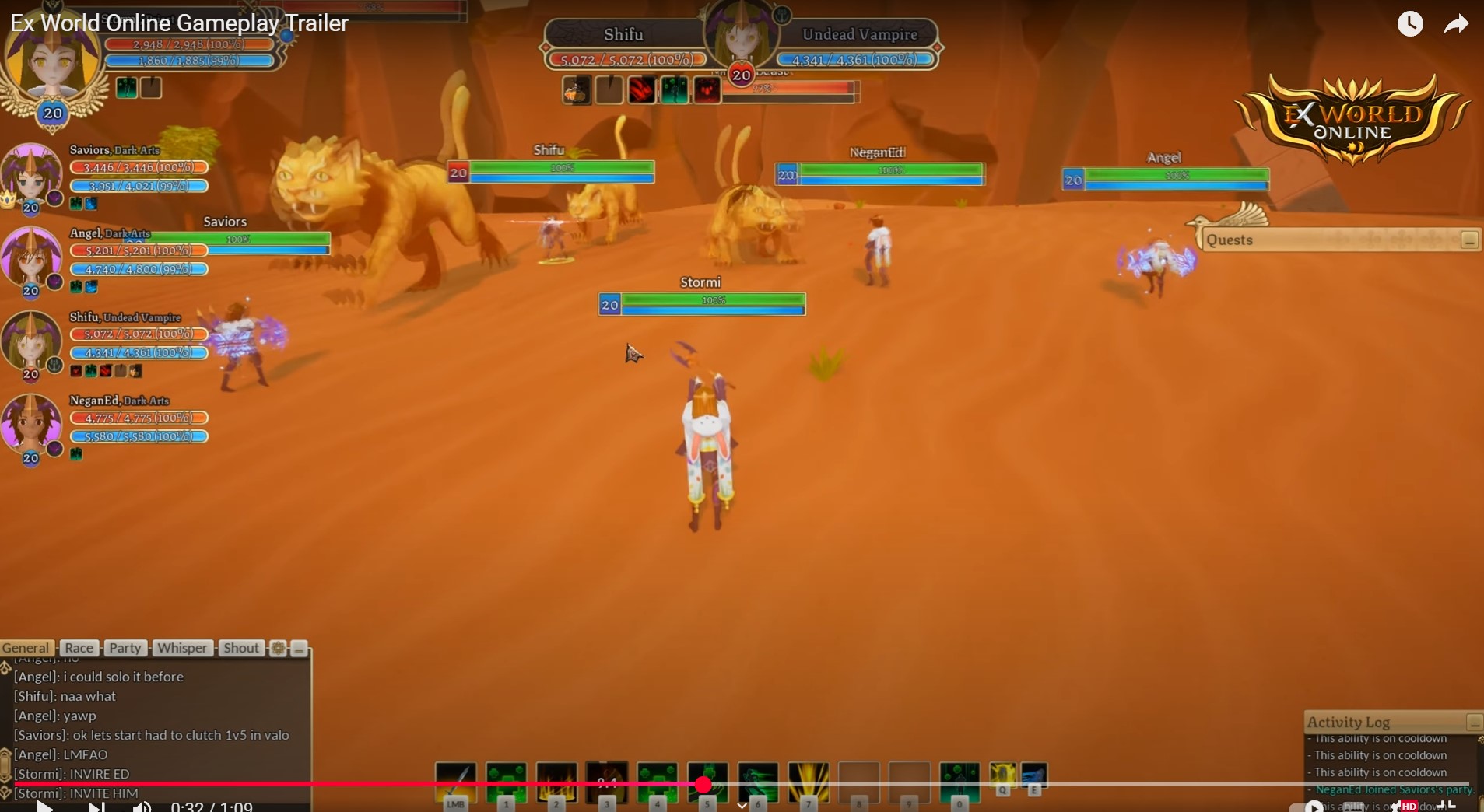Minimize the chat window
The width and height of the screenshot is (1484, 812).
tap(300, 649)
